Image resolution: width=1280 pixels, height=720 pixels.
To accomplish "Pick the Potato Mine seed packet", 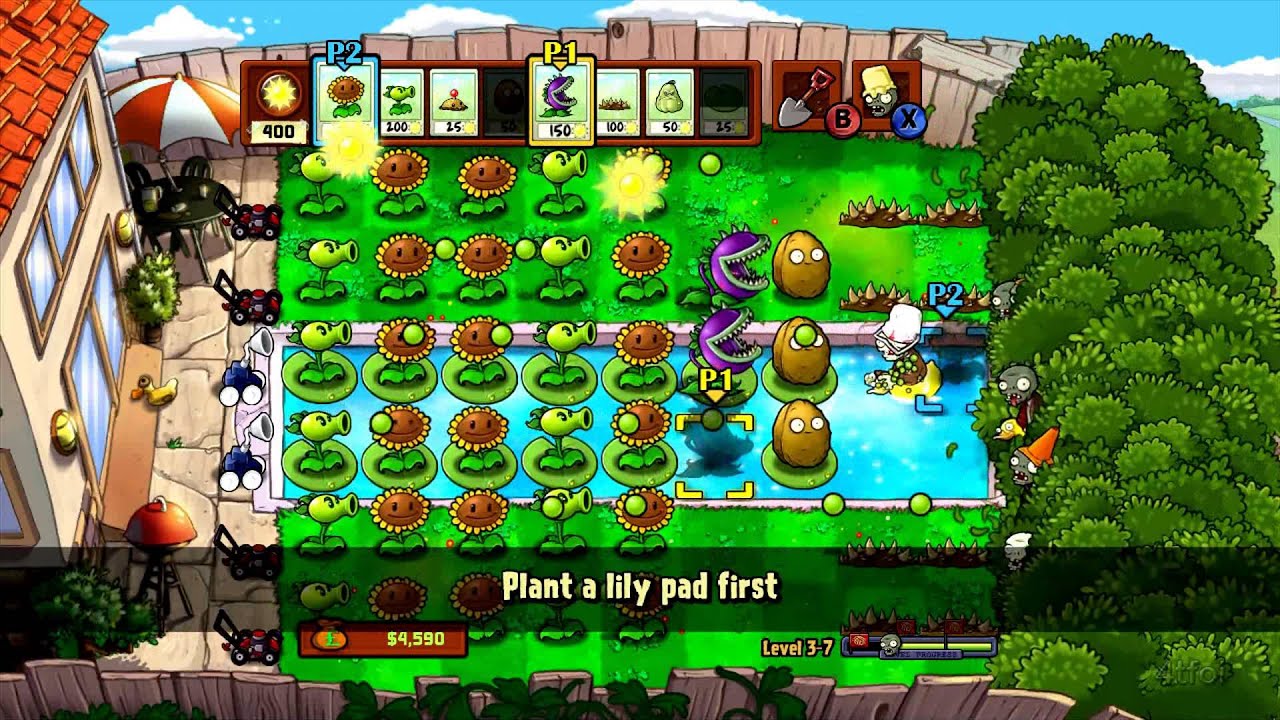I will click(453, 102).
